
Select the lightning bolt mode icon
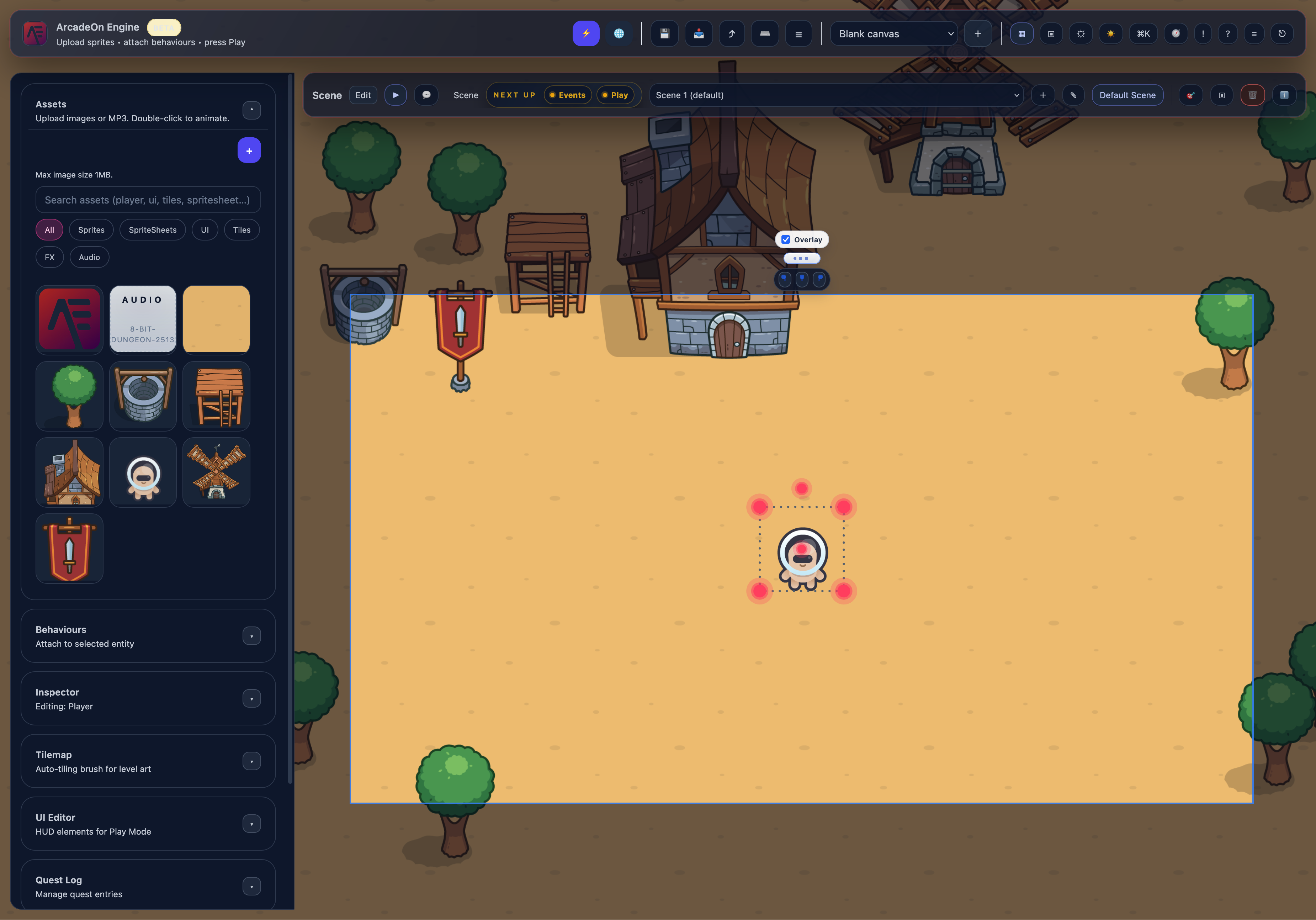(586, 33)
